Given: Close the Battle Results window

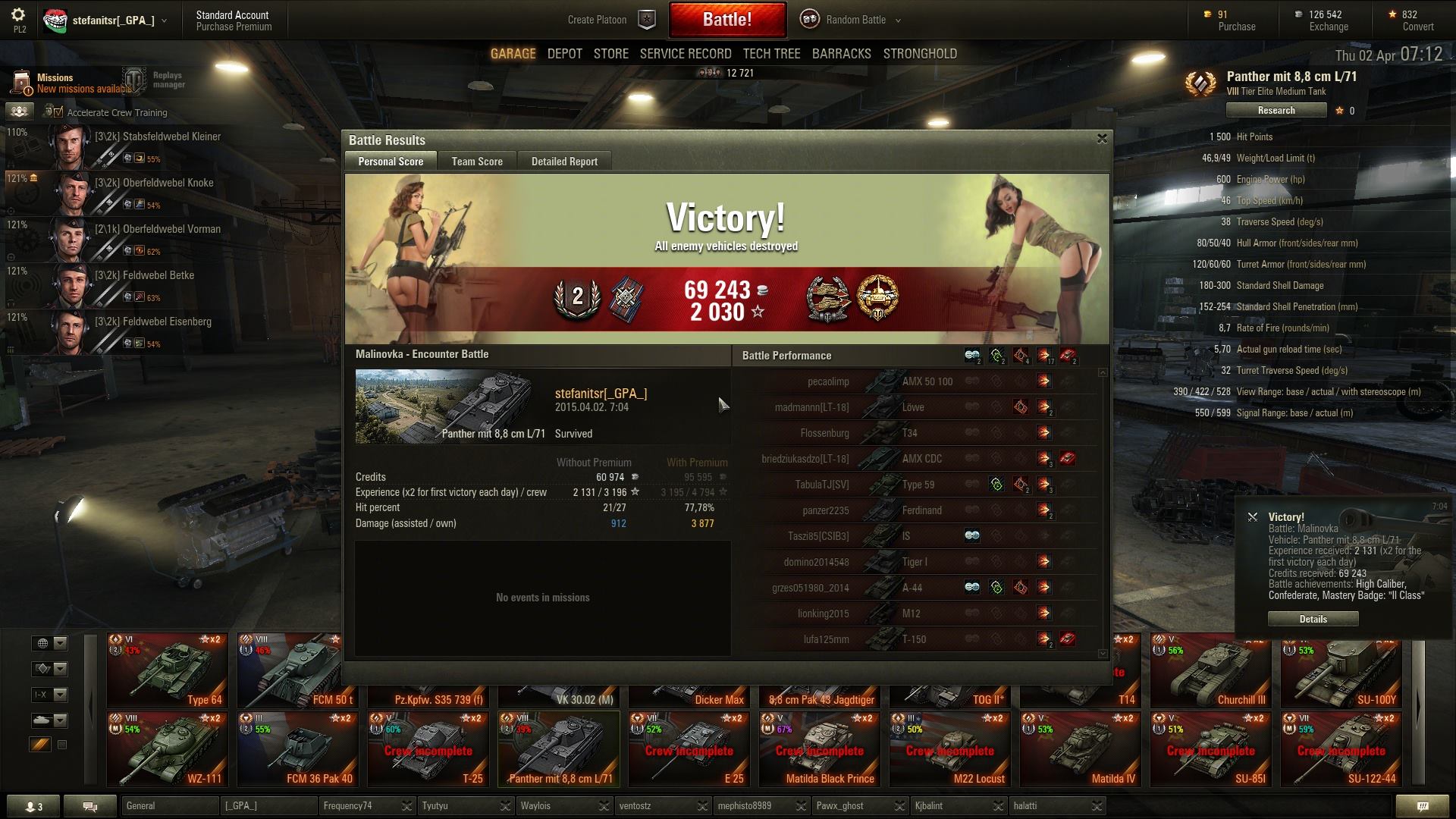Looking at the screenshot, I should tap(1102, 139).
